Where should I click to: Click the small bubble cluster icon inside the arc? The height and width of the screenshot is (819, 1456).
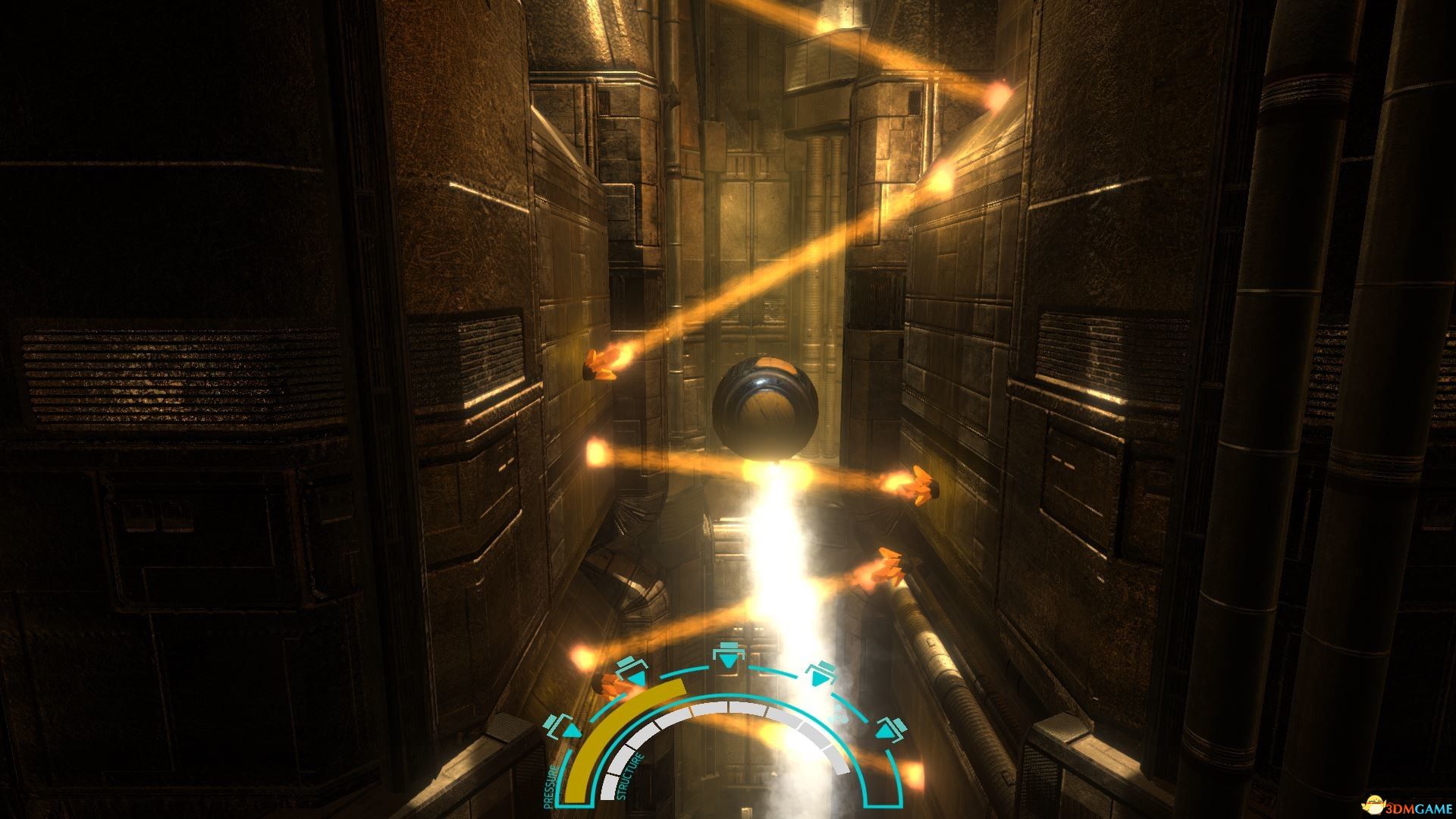point(839,715)
